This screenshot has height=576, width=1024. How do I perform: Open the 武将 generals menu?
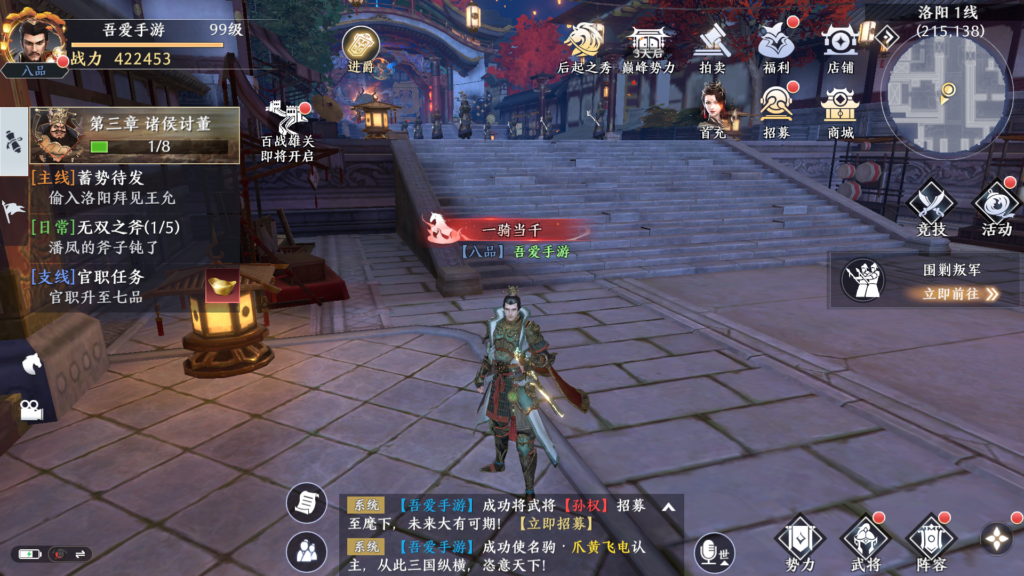(864, 543)
